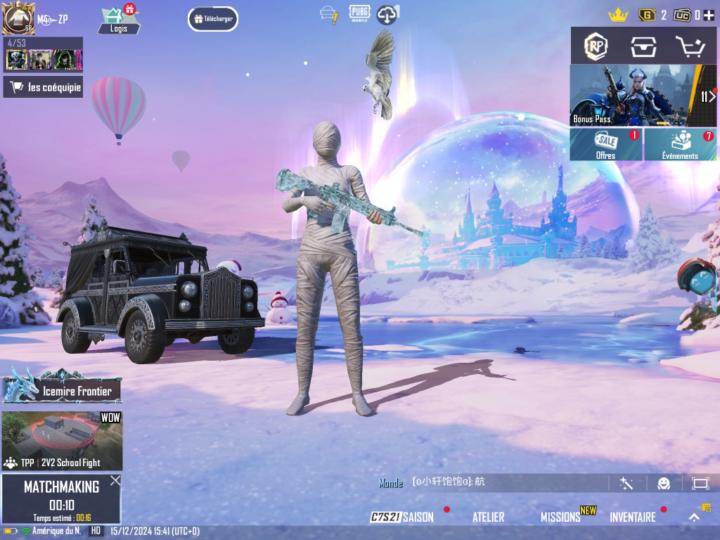Open the Inventaire menu
Screen dimensions: 720x540
[x=633, y=517]
